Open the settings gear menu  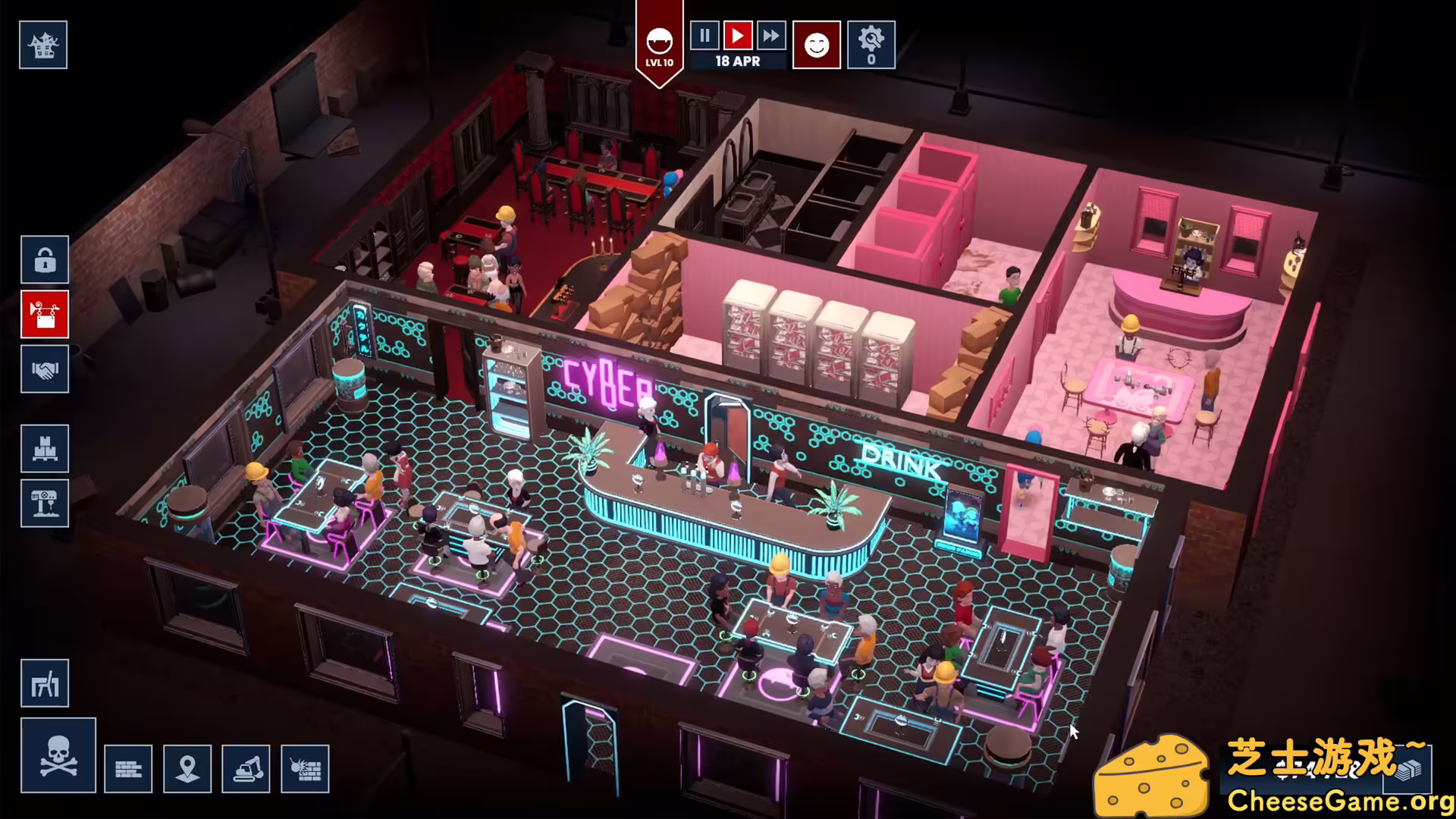[872, 44]
